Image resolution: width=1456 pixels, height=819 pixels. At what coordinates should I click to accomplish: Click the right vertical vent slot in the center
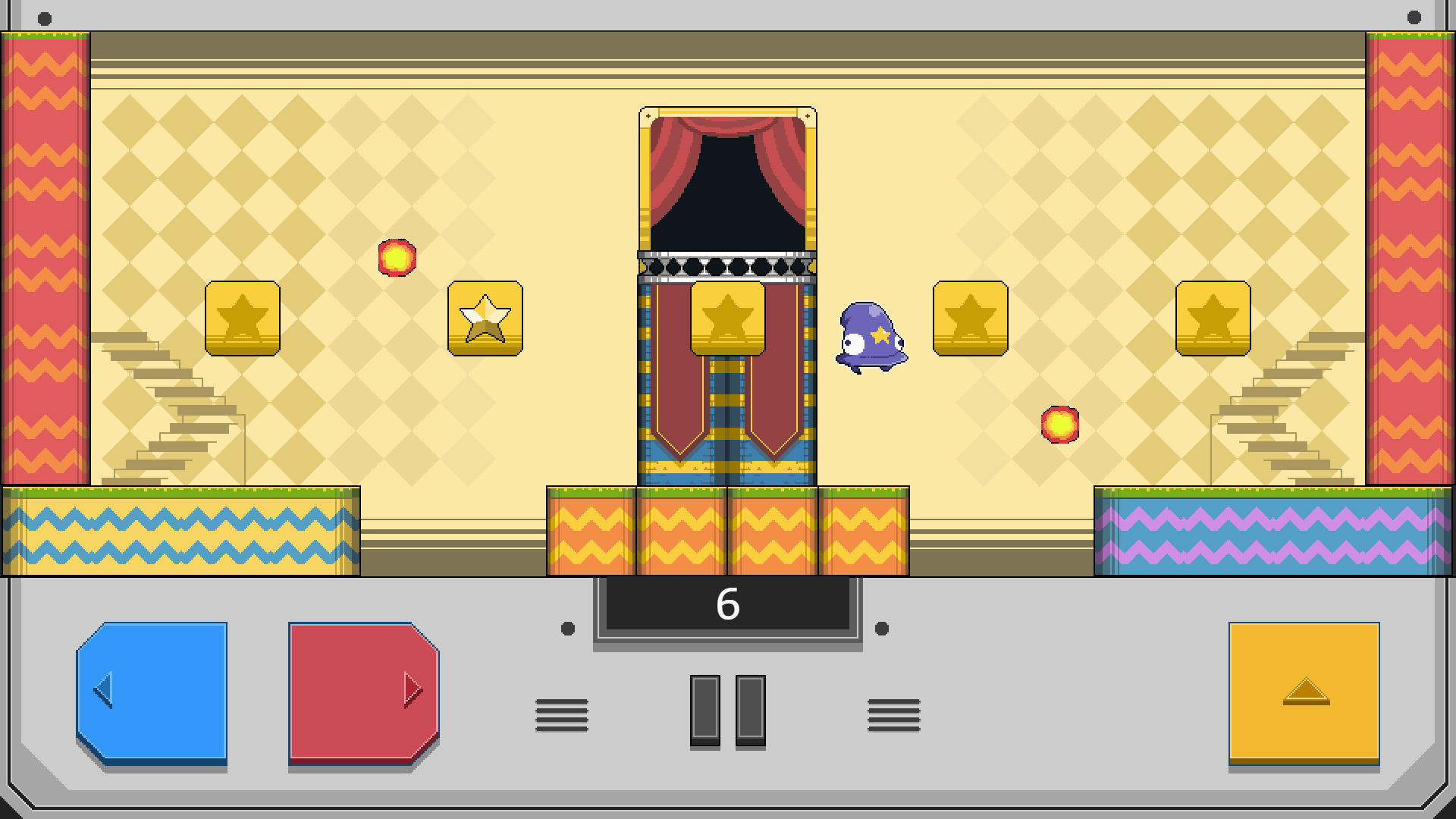[749, 711]
